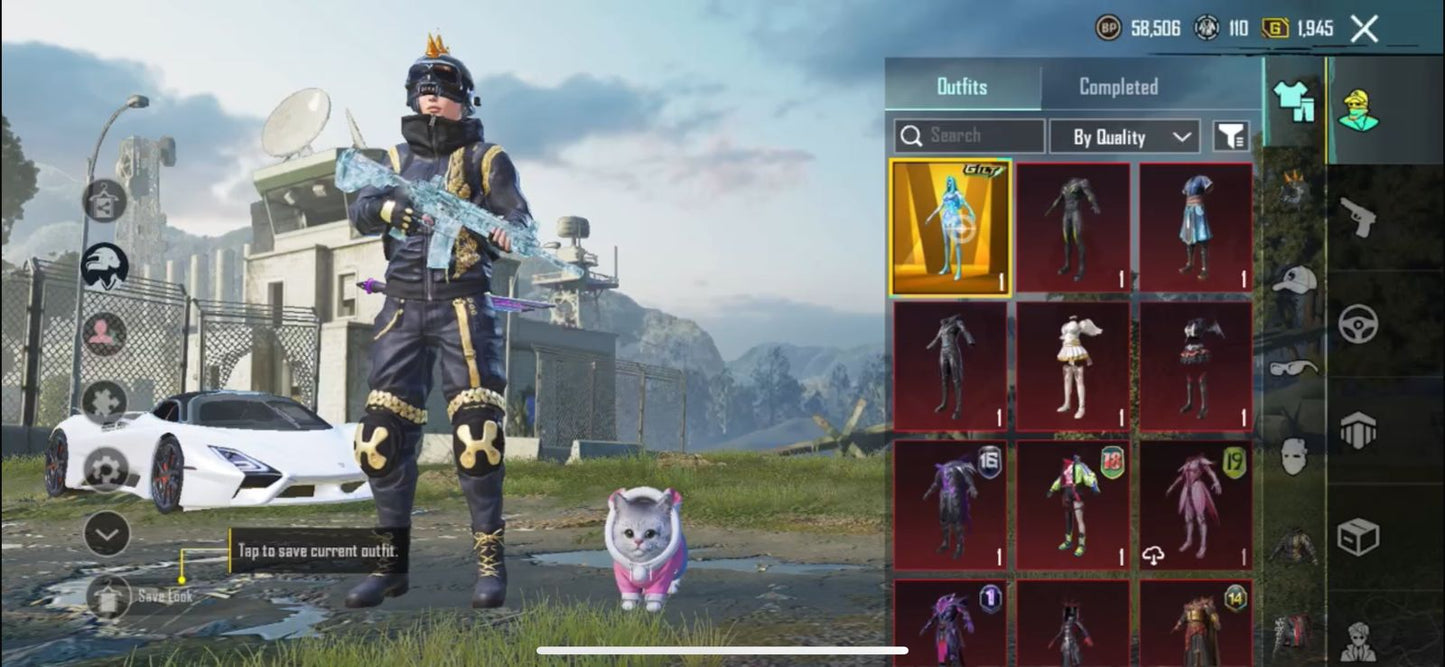
Task: Open the By Quality sort dropdown
Action: (x=1123, y=137)
